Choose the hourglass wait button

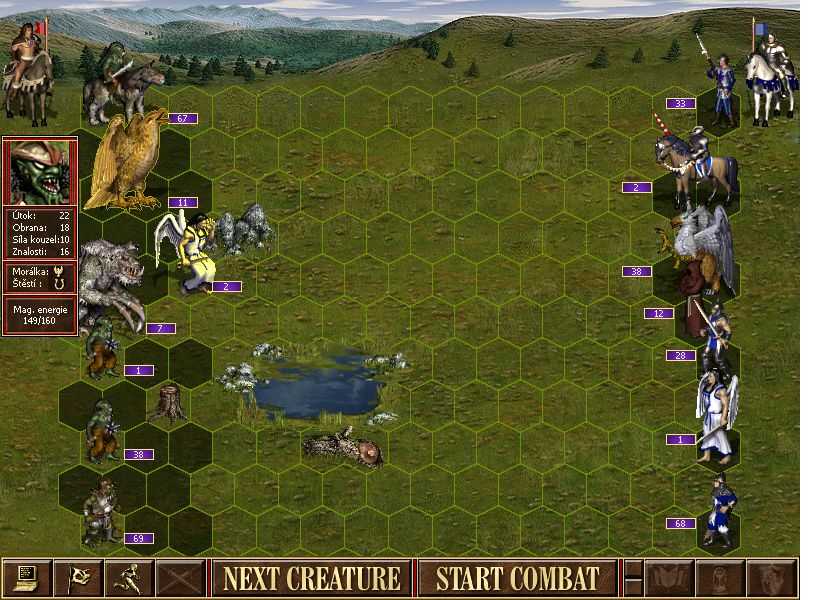pyautogui.click(x=721, y=578)
